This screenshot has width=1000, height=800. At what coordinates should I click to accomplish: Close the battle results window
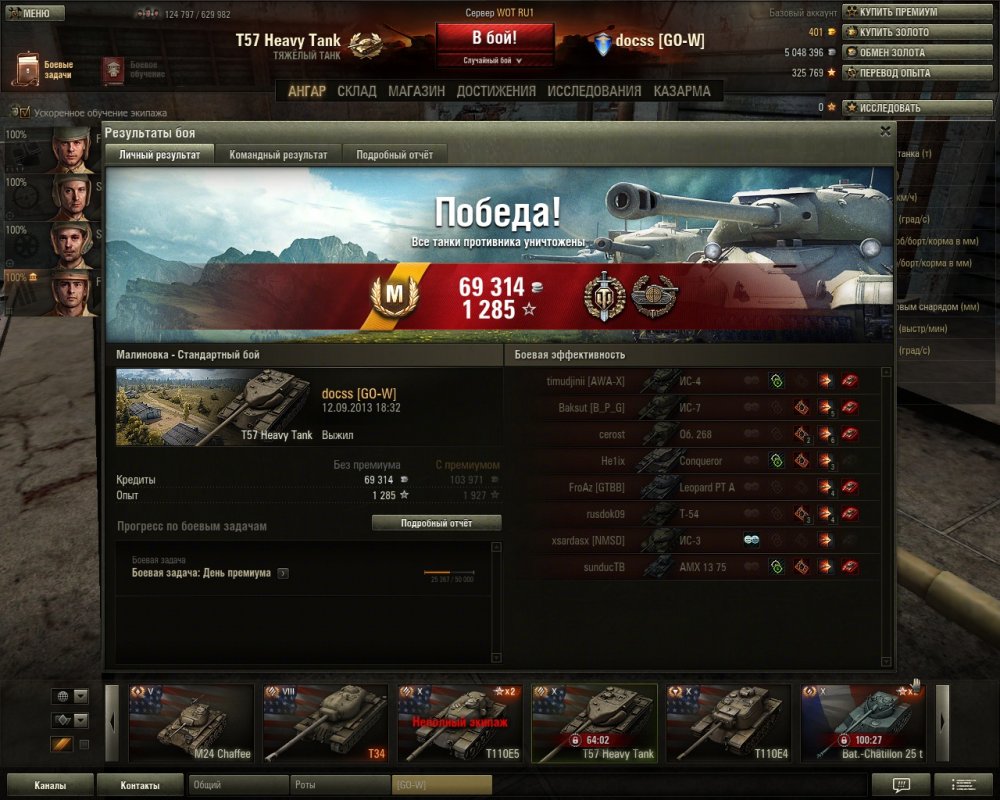click(885, 131)
